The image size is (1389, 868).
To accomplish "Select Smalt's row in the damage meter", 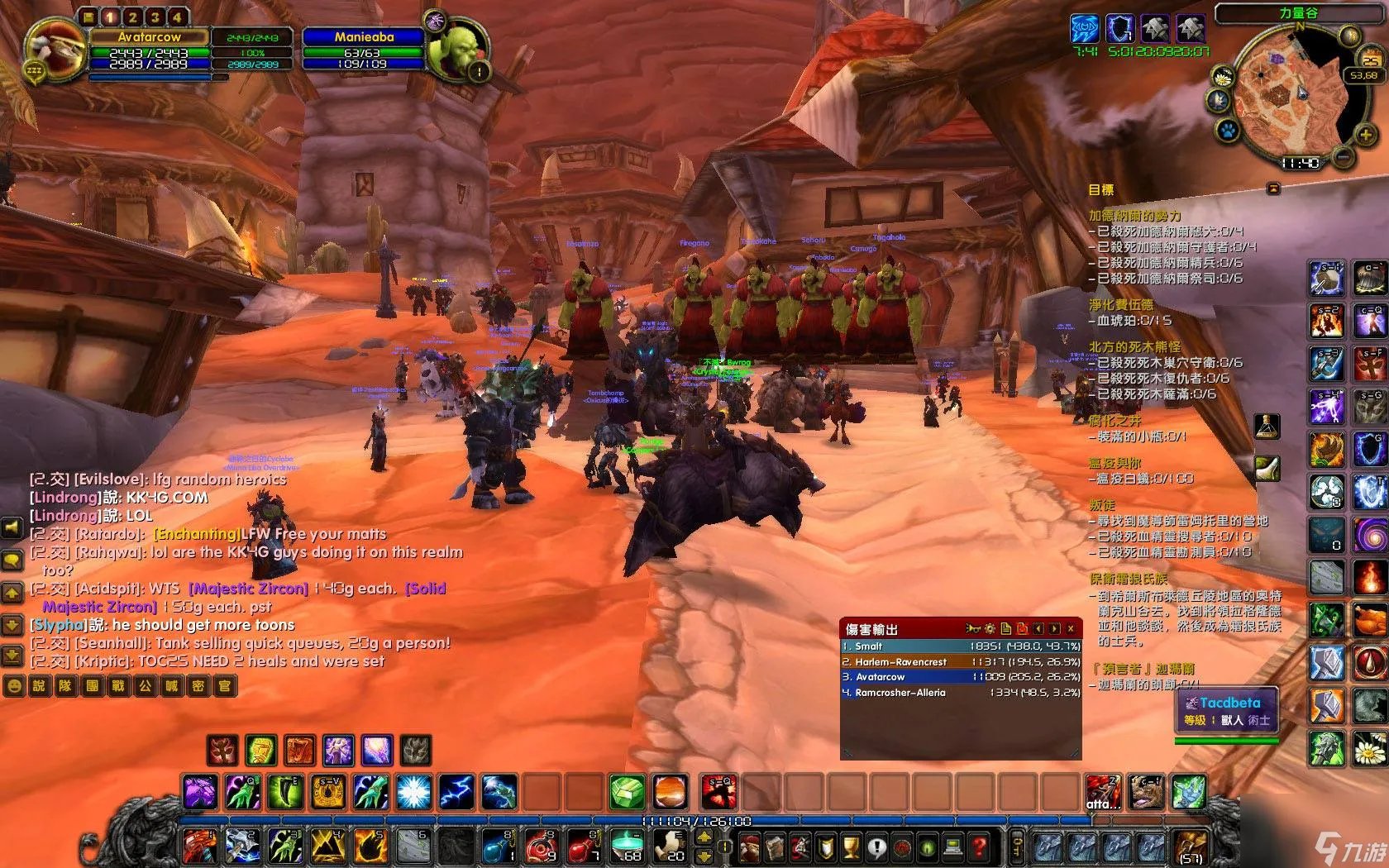I will tap(961, 646).
